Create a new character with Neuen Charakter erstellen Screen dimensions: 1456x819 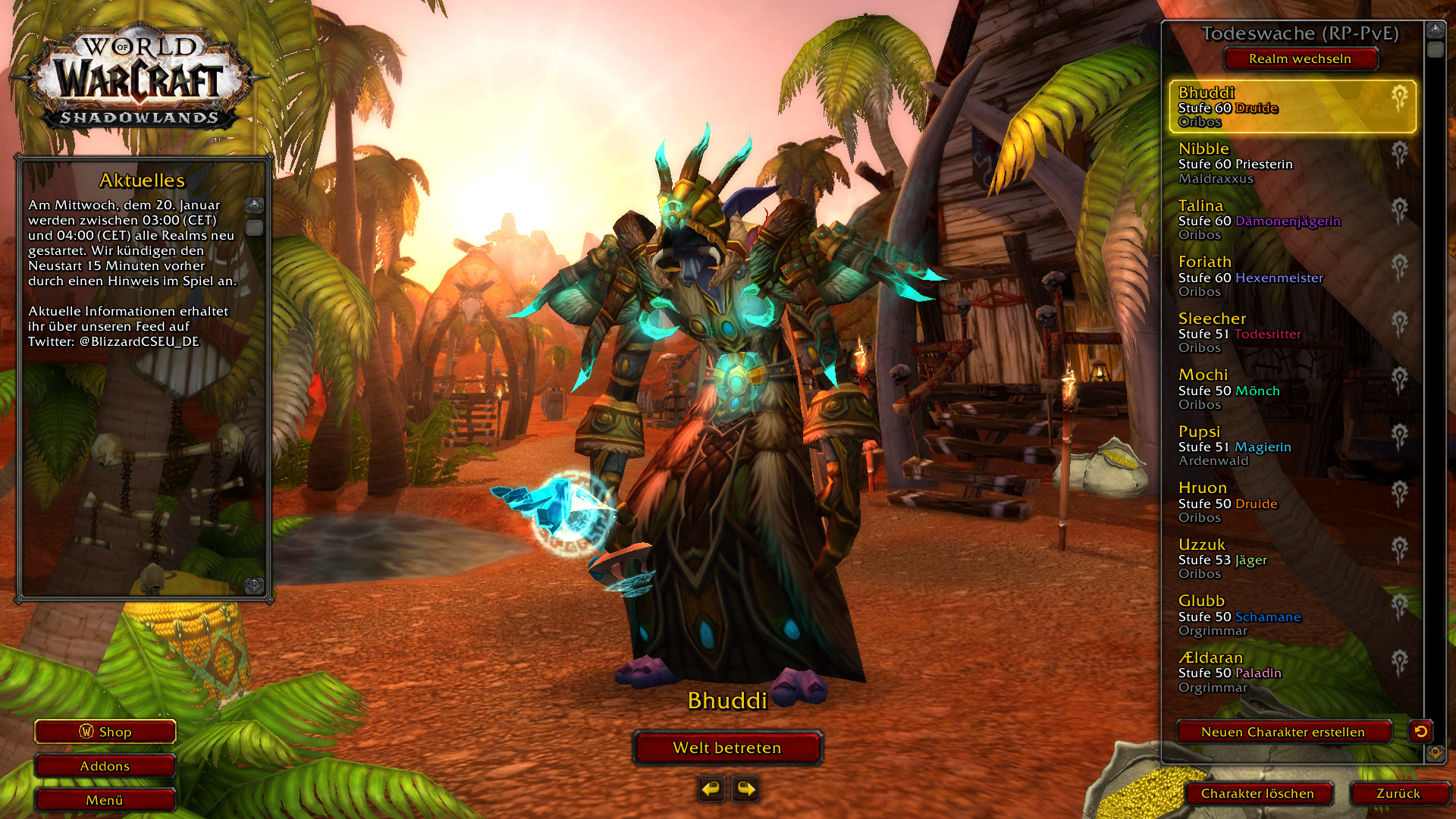click(1283, 732)
